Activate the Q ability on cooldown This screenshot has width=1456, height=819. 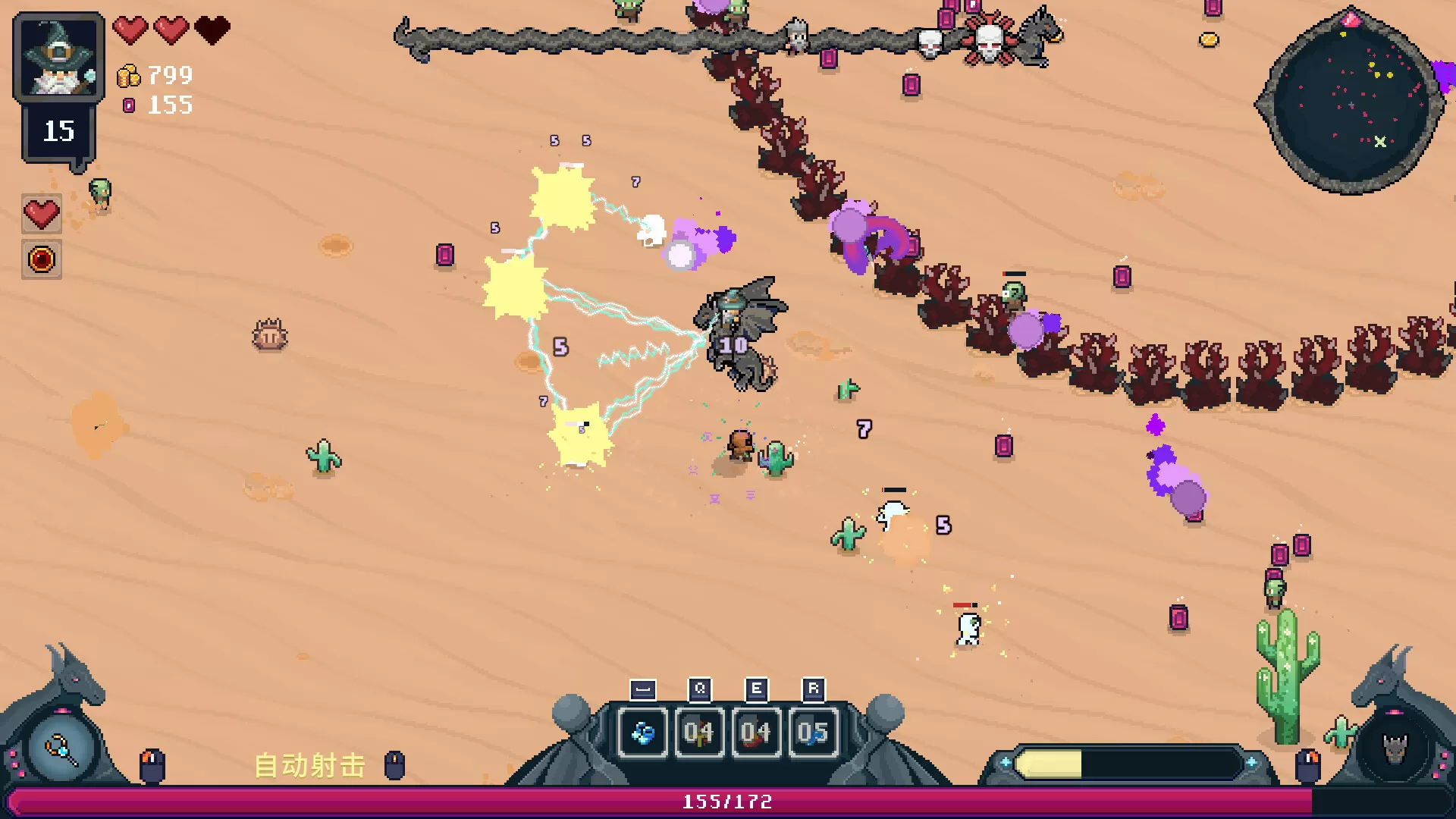tap(698, 733)
